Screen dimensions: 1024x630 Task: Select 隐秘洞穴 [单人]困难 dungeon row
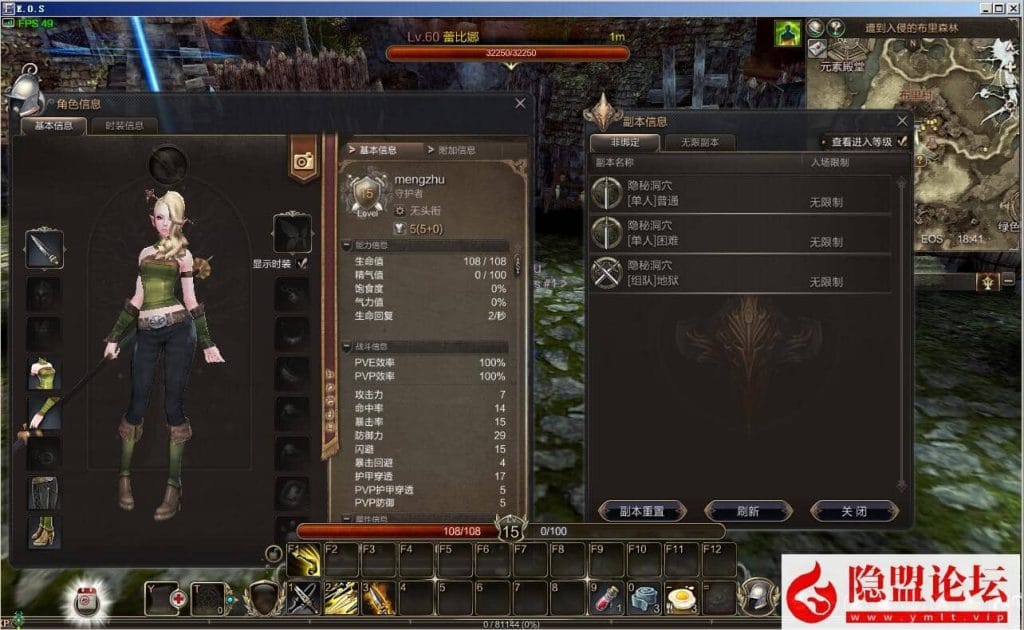coord(740,233)
